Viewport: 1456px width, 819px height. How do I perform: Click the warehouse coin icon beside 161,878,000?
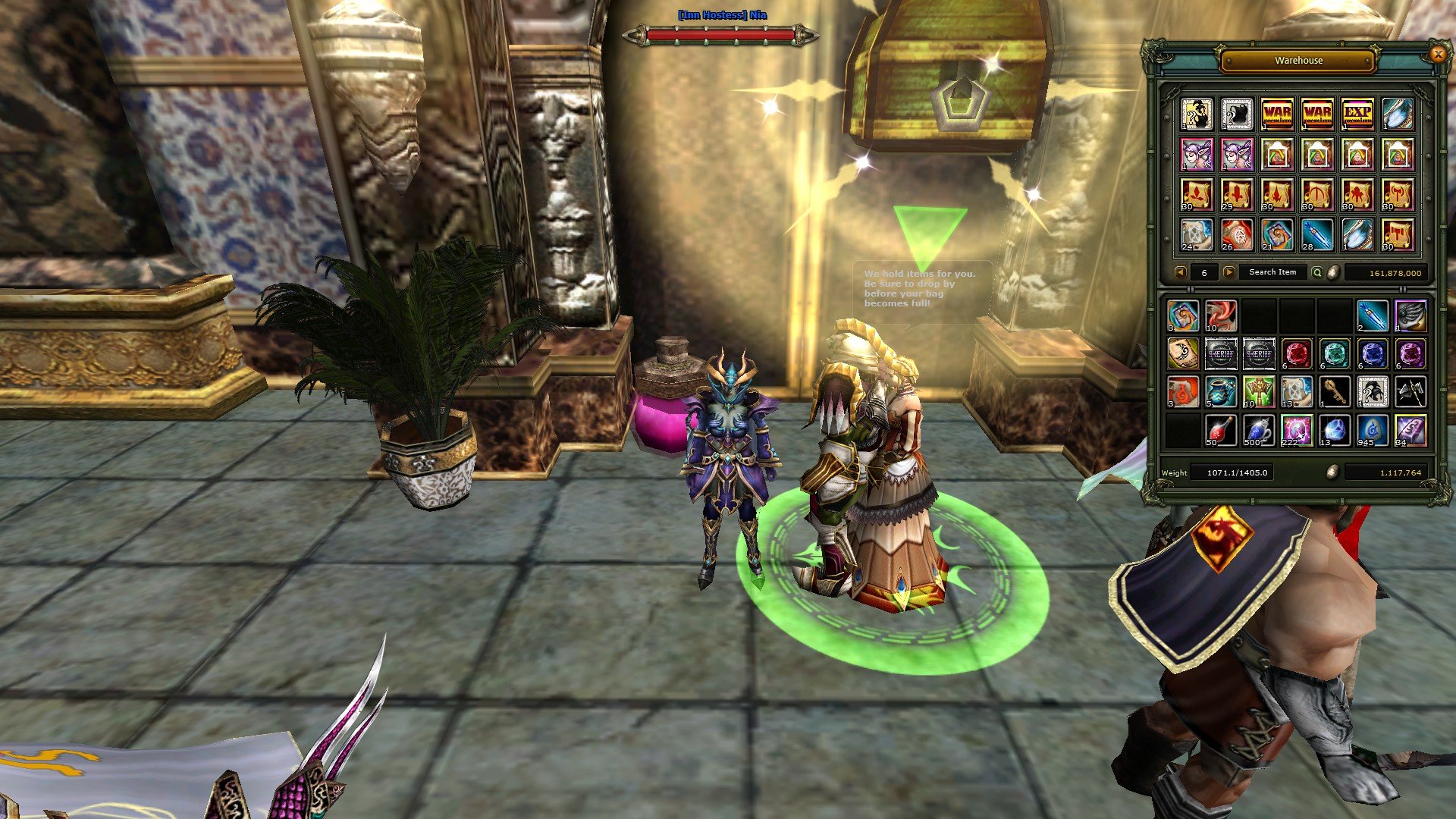click(1334, 272)
